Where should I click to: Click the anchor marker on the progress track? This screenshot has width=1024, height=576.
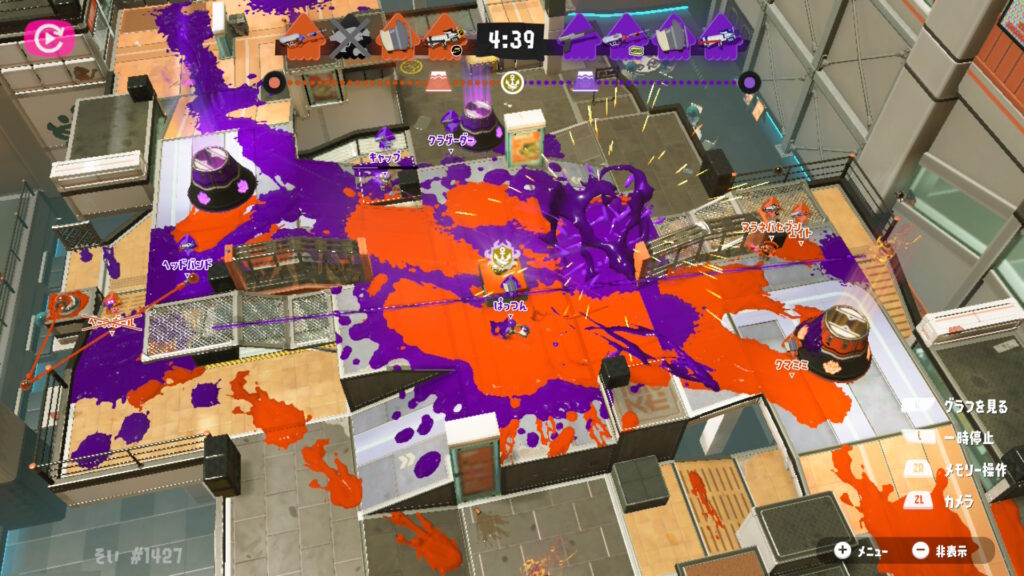click(513, 83)
